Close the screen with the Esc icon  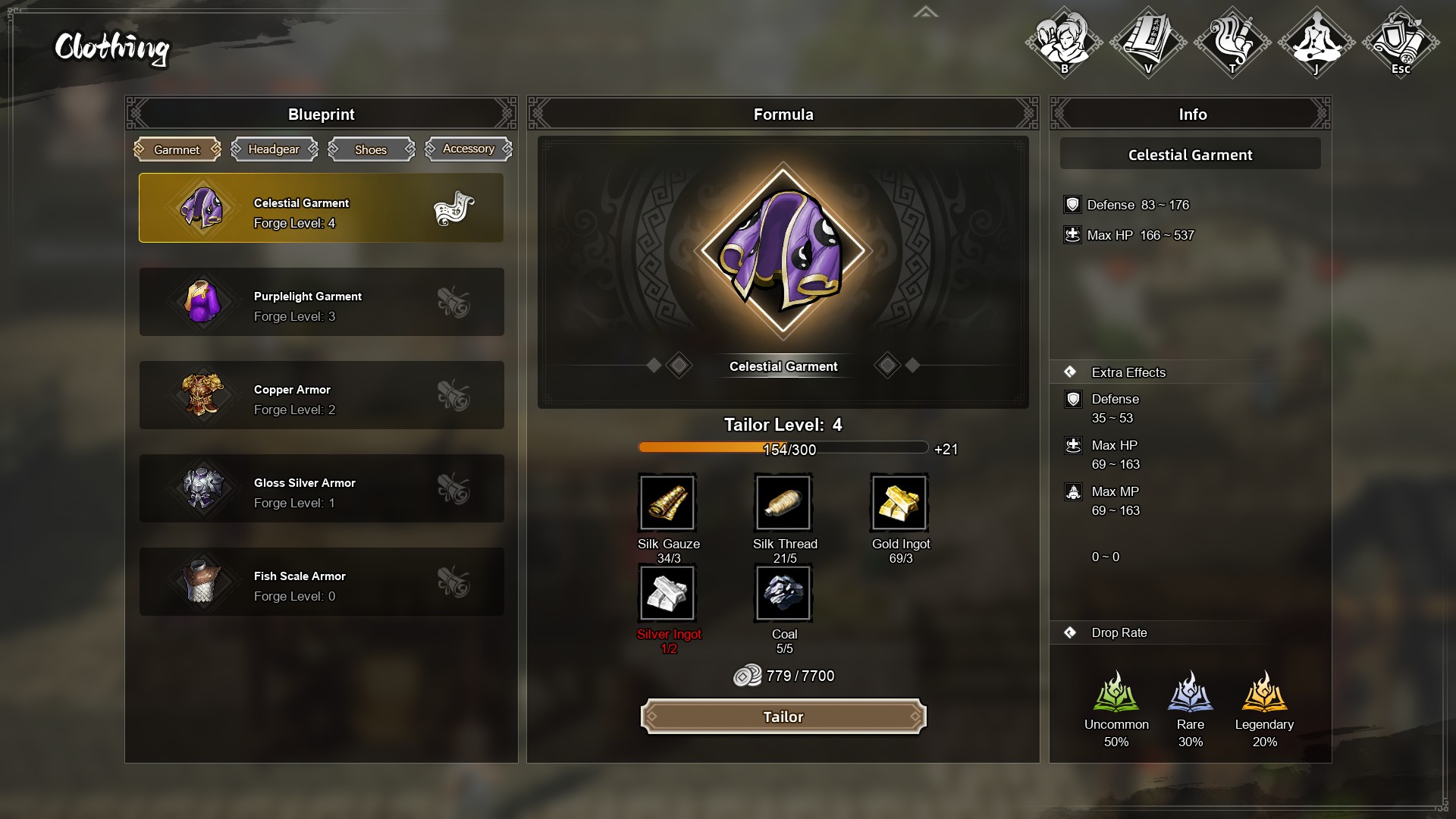tap(1401, 42)
